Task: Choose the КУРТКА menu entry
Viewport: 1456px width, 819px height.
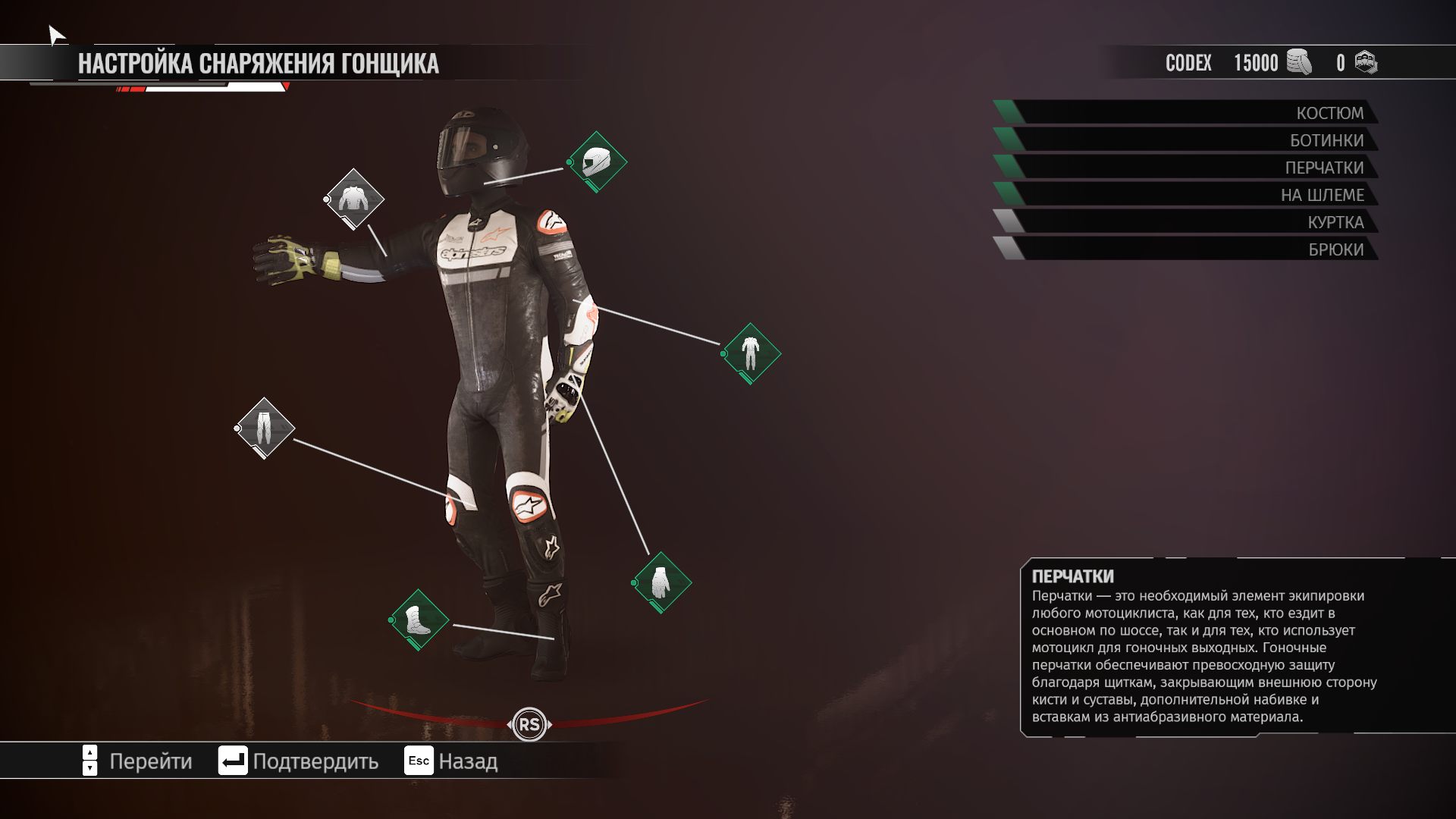Action: [1187, 222]
